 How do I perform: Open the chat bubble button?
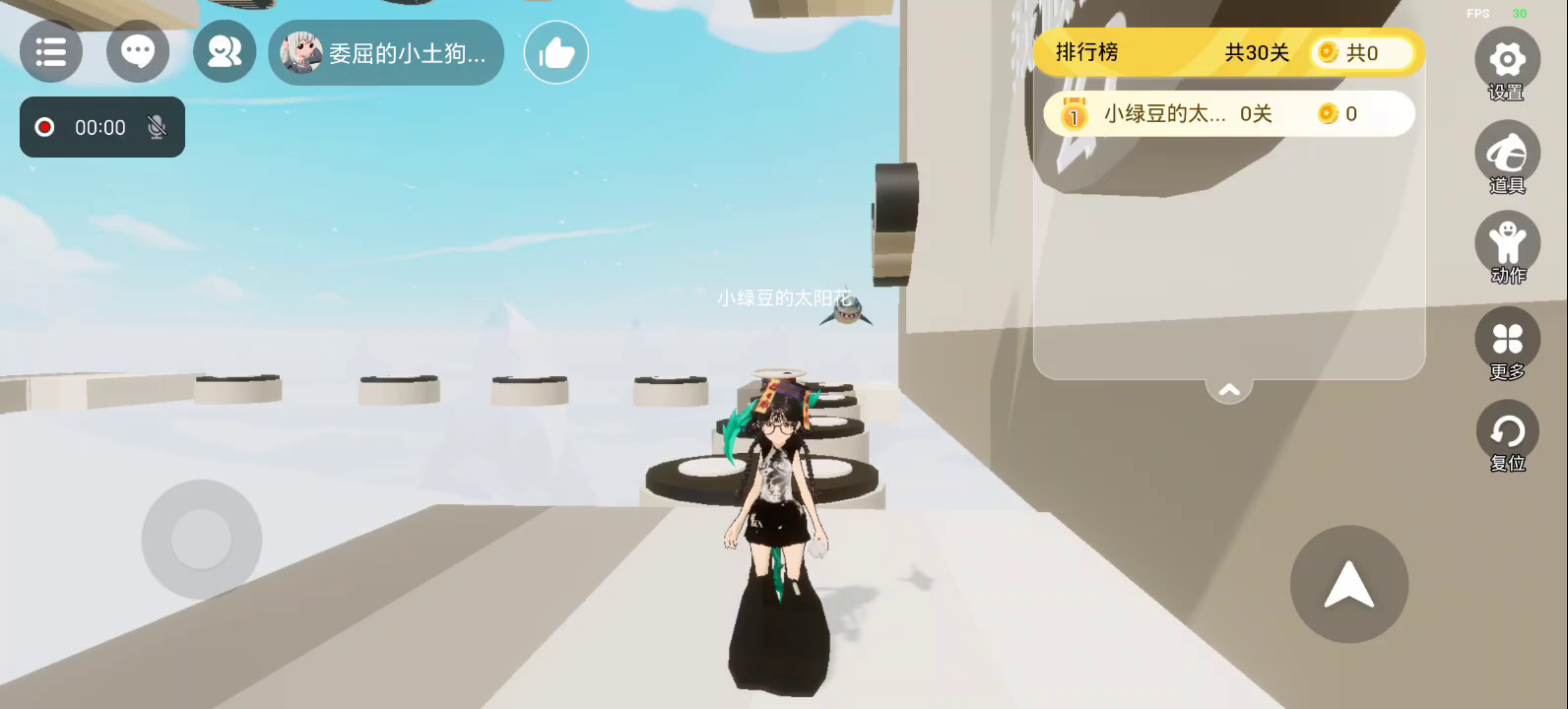[138, 52]
